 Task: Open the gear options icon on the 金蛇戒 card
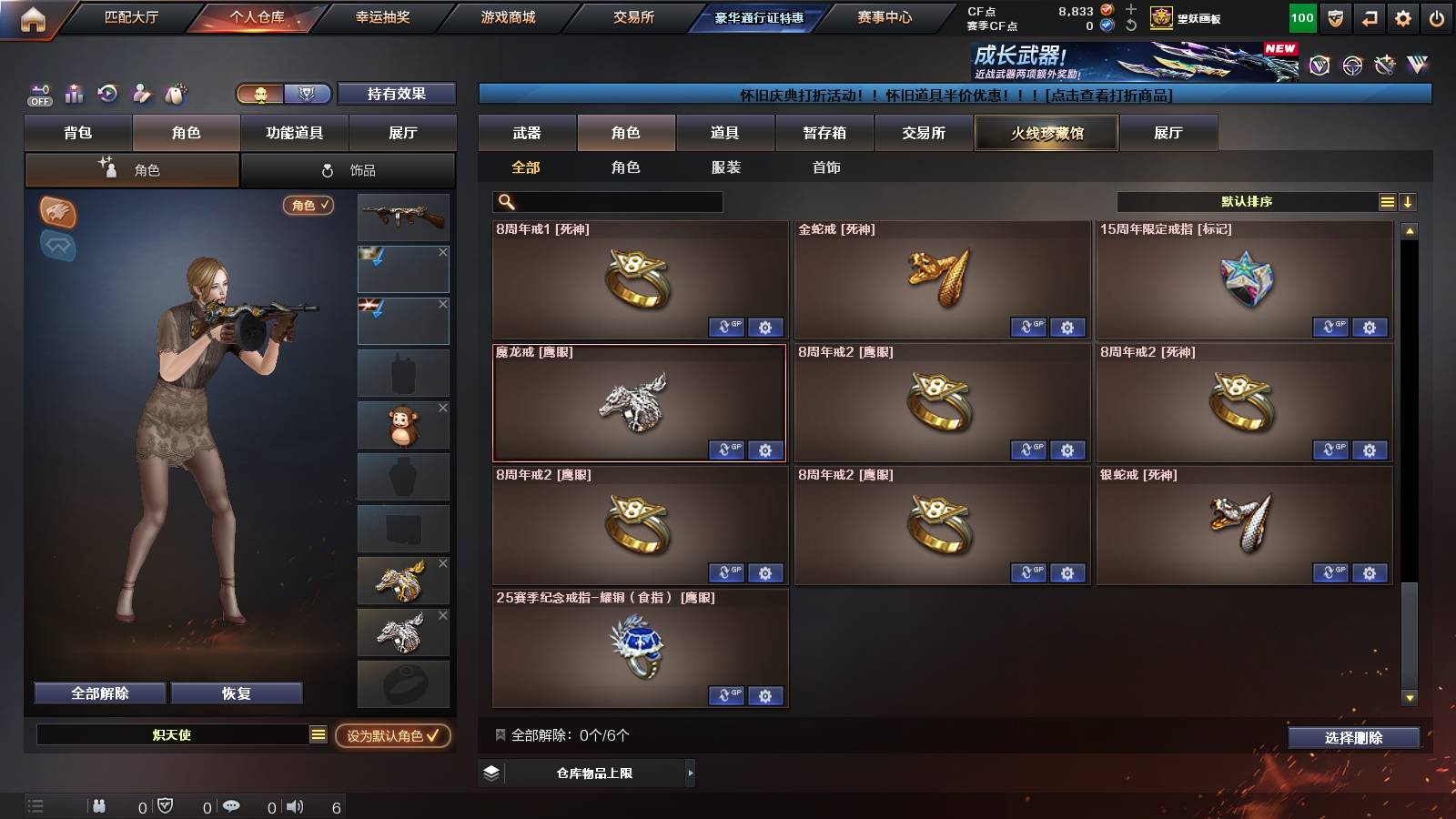point(1067,327)
